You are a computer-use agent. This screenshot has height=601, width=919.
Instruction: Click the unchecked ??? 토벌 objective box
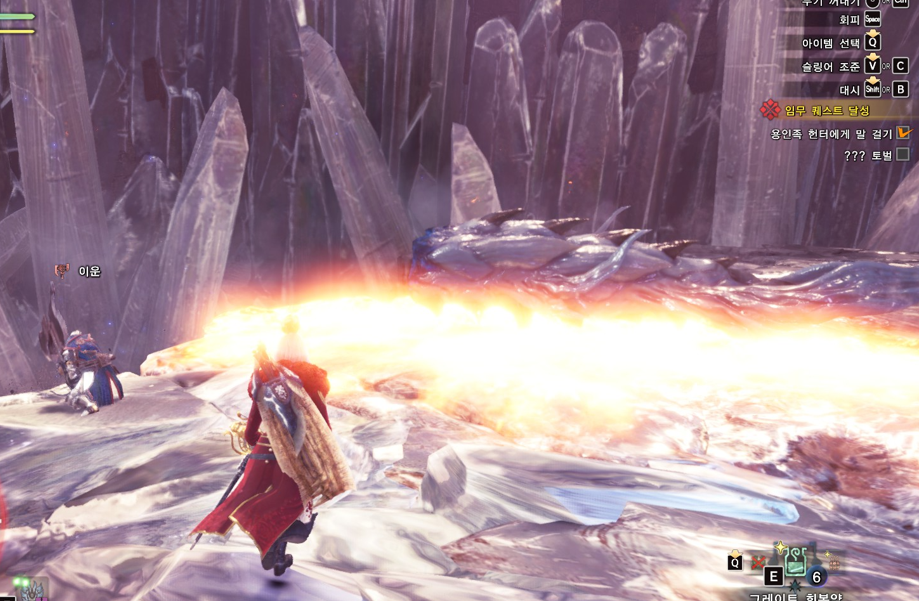[903, 155]
